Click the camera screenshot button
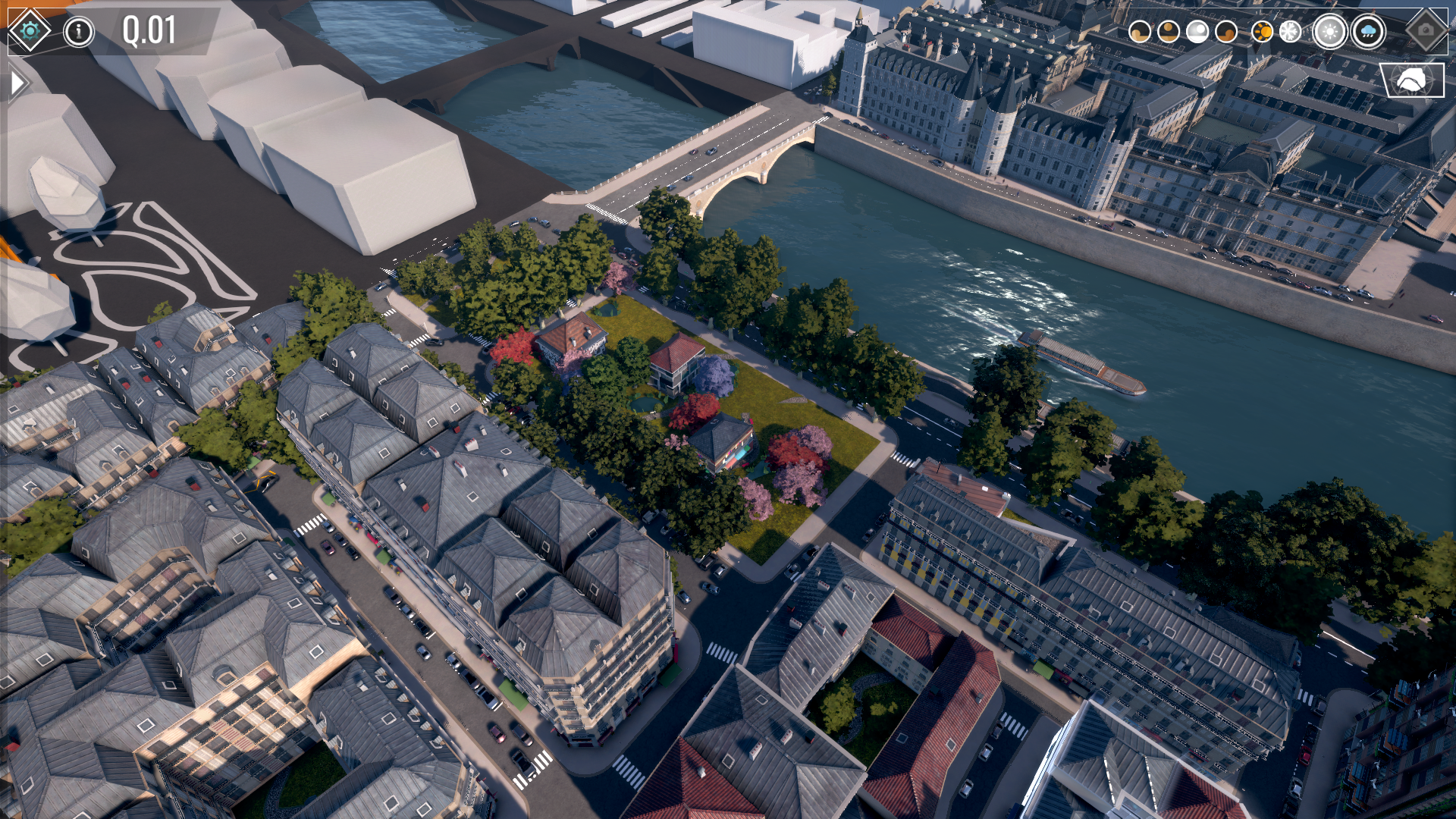This screenshot has width=1456, height=819. pyautogui.click(x=1426, y=30)
